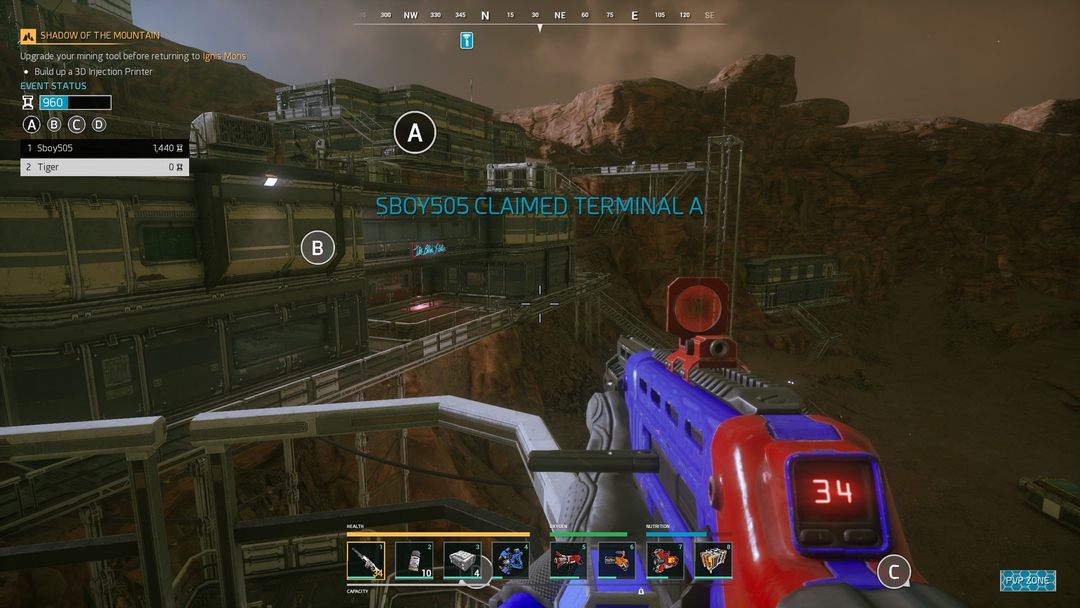The height and width of the screenshot is (608, 1080).
Task: Select Tiger's row on the event leaderboard
Action: point(105,167)
